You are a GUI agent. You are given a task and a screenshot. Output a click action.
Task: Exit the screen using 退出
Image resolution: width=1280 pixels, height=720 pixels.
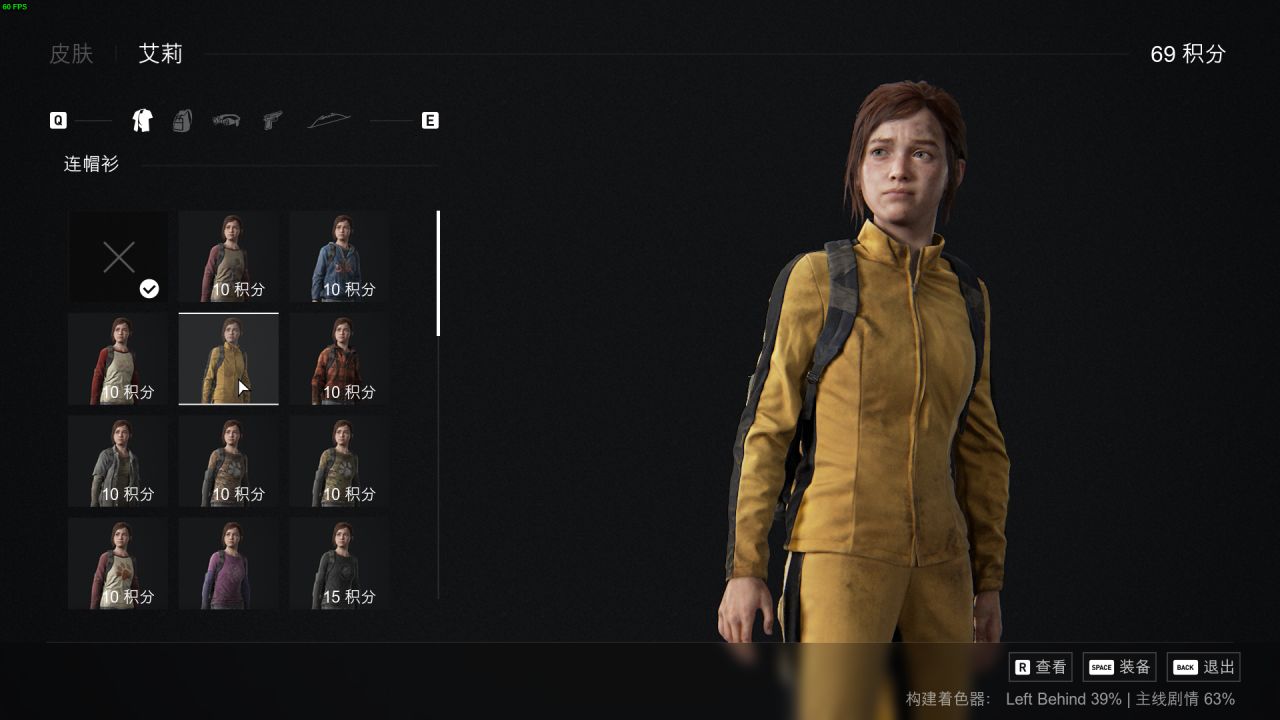point(1204,667)
